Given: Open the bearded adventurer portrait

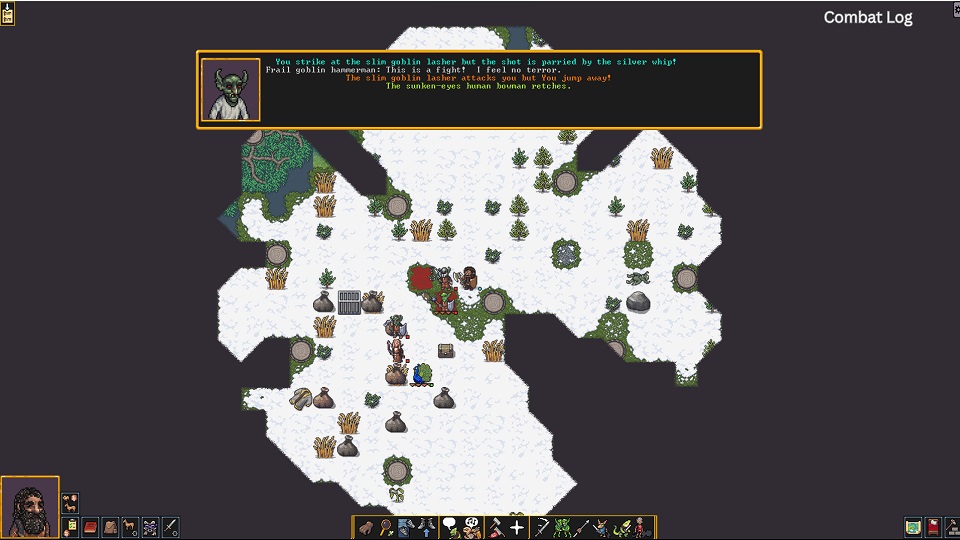Looking at the screenshot, I should (30, 507).
